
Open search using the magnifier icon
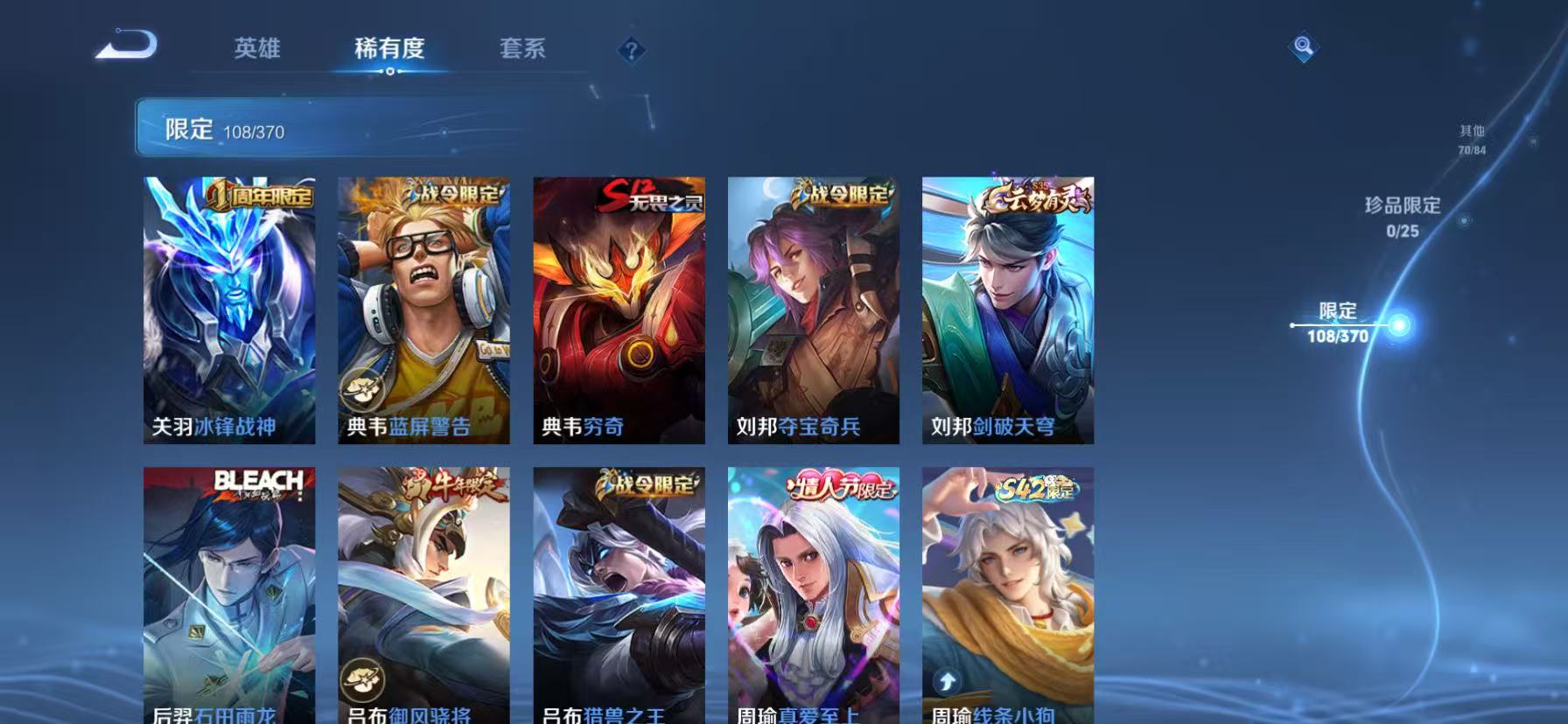coord(1303,47)
